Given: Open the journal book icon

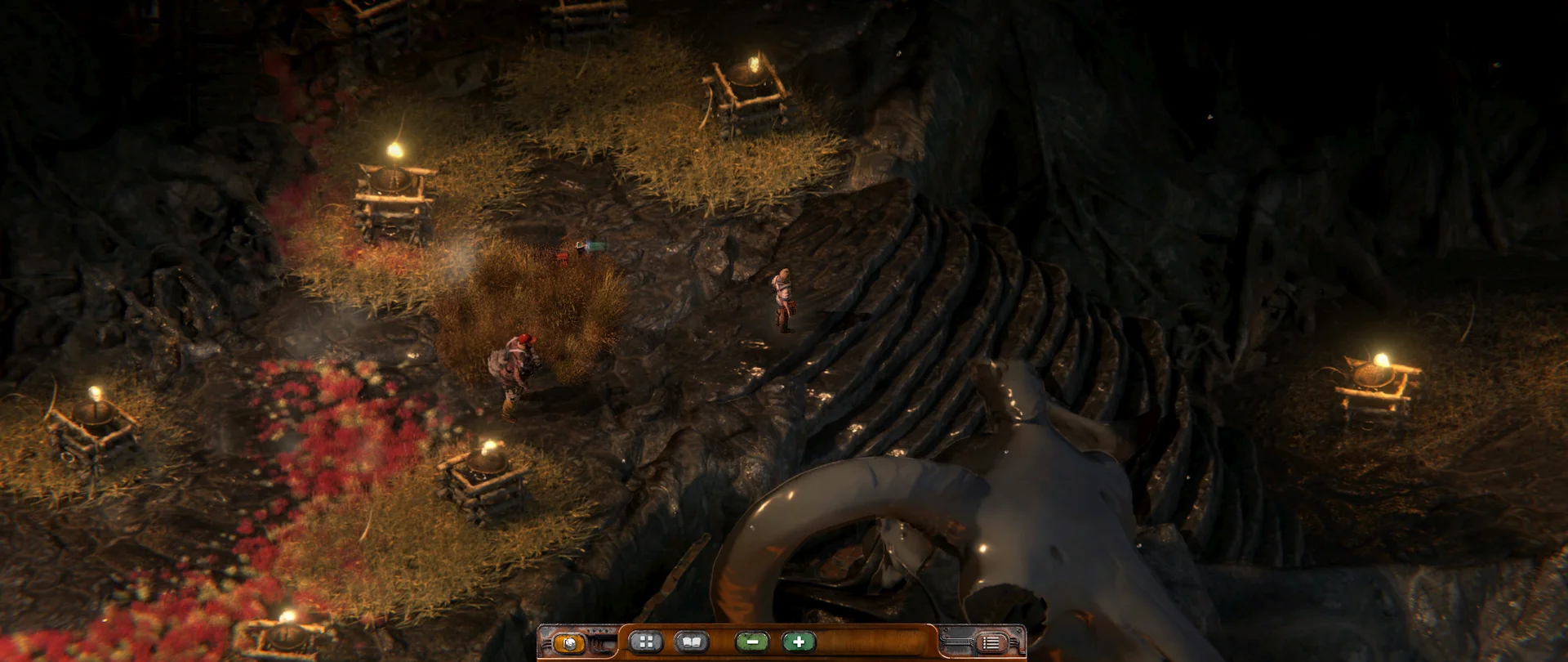Looking at the screenshot, I should (691, 642).
